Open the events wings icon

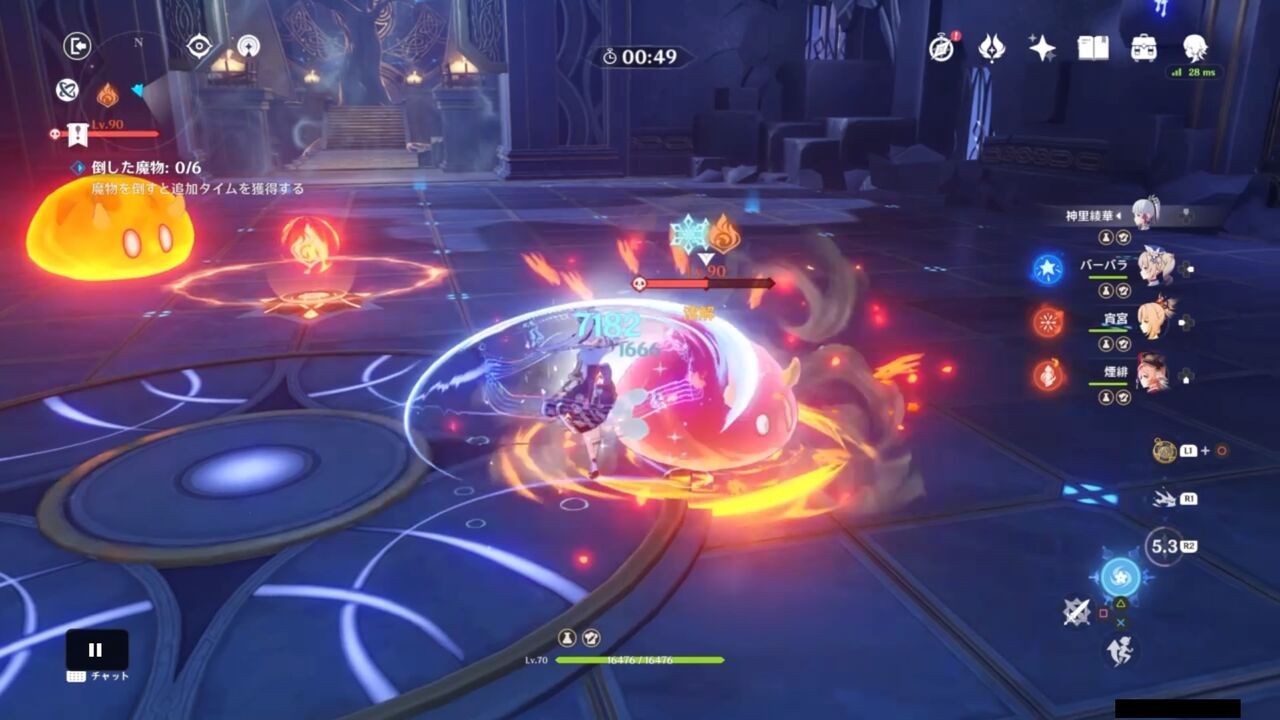tap(991, 47)
